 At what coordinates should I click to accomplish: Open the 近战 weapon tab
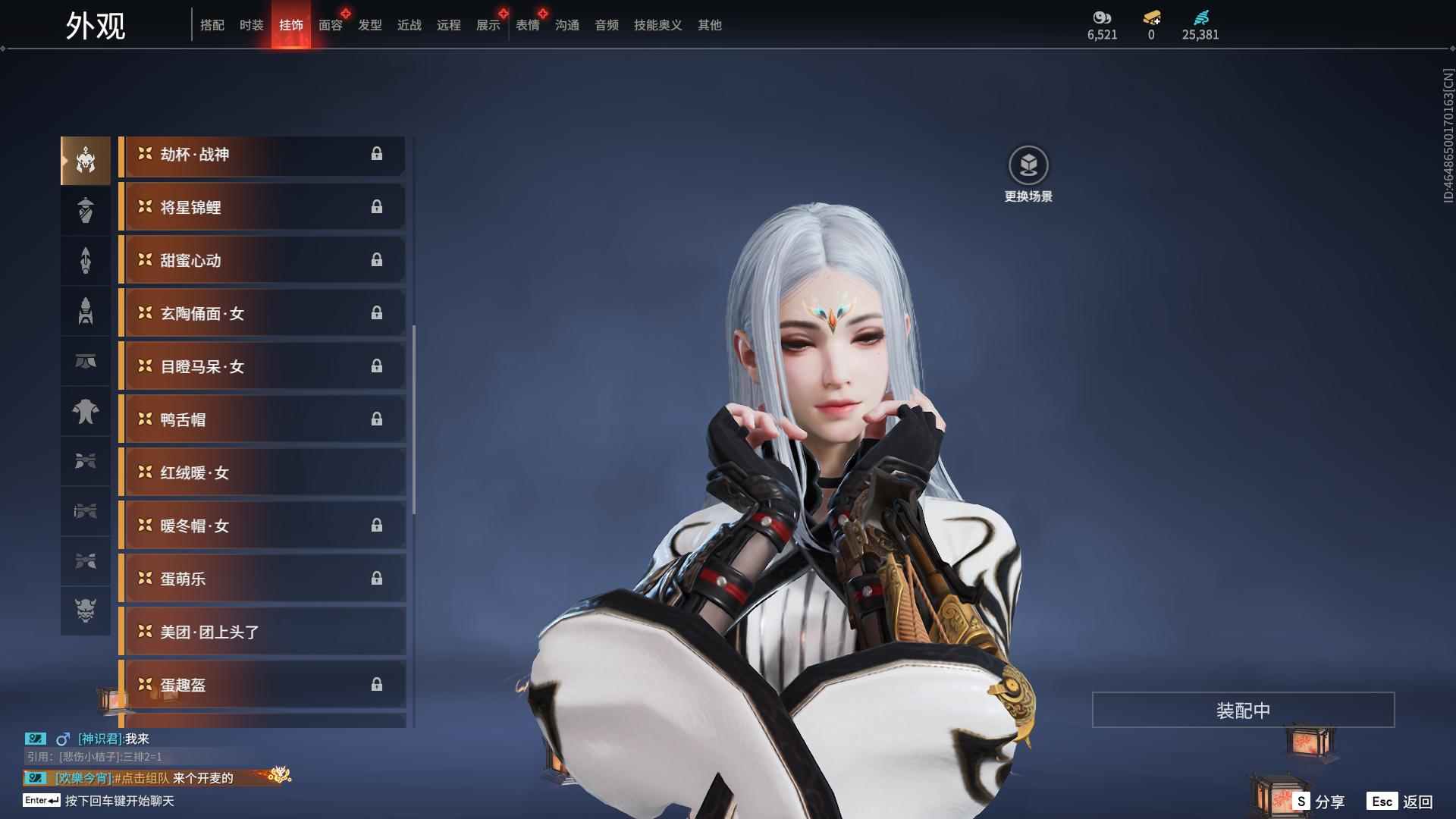(x=409, y=25)
